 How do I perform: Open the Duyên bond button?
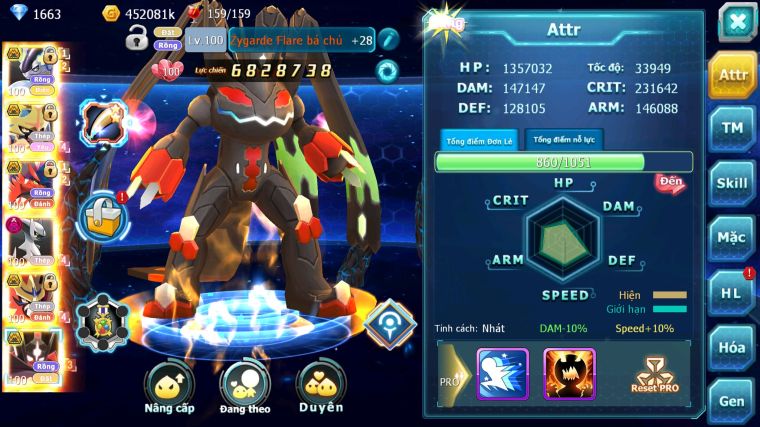tap(321, 388)
